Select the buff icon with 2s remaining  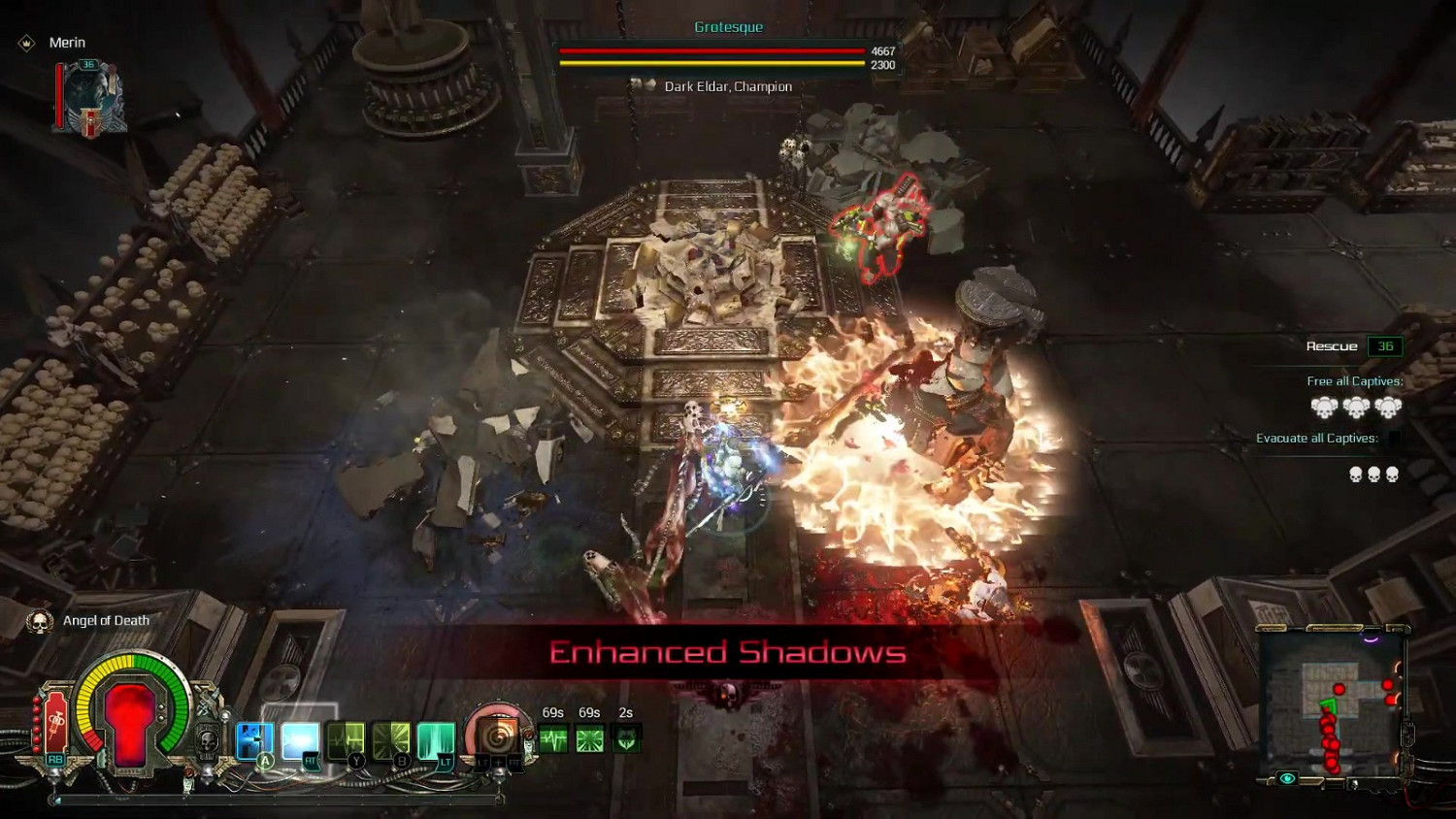[x=626, y=738]
